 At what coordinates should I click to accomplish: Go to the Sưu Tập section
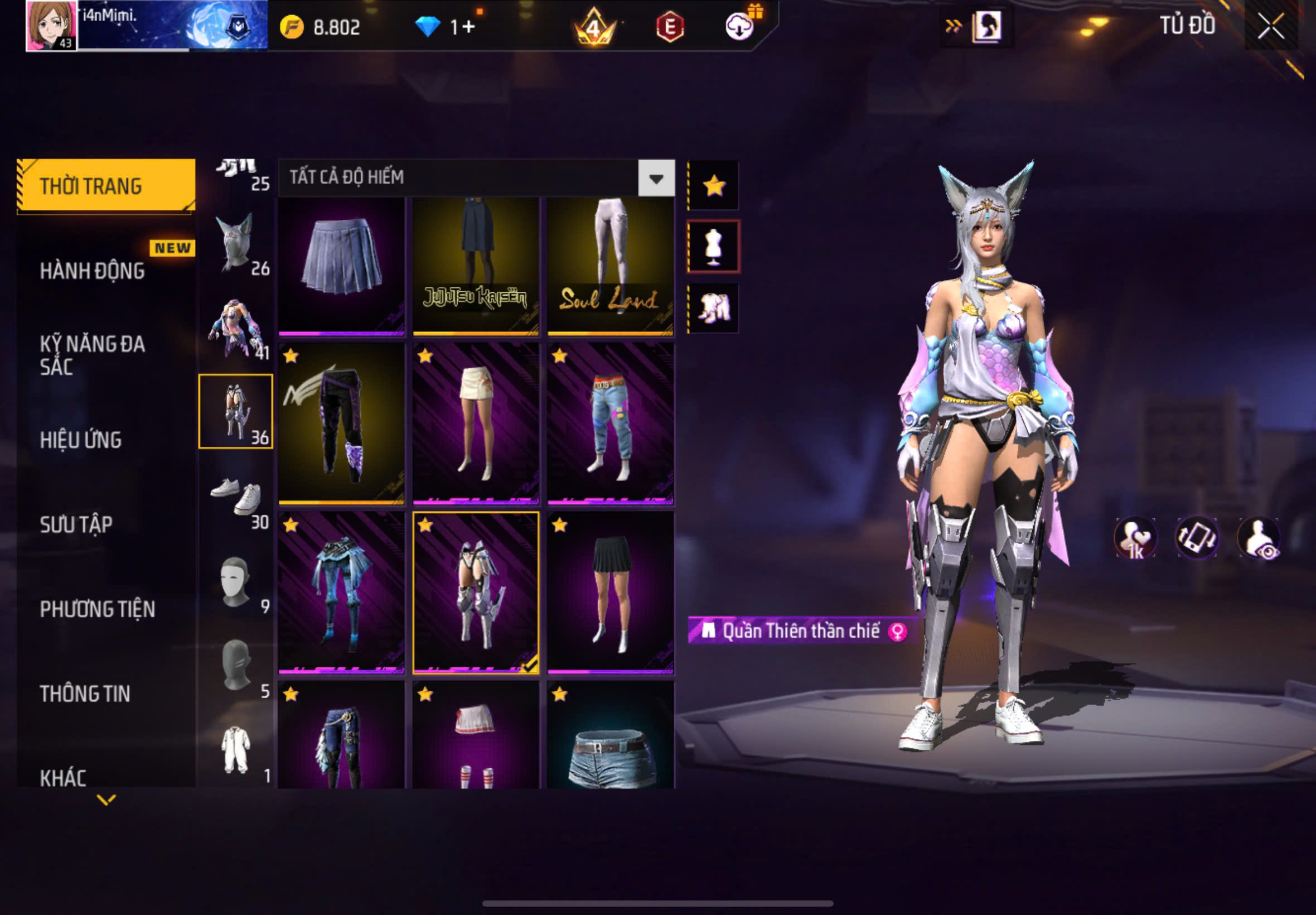[x=76, y=524]
